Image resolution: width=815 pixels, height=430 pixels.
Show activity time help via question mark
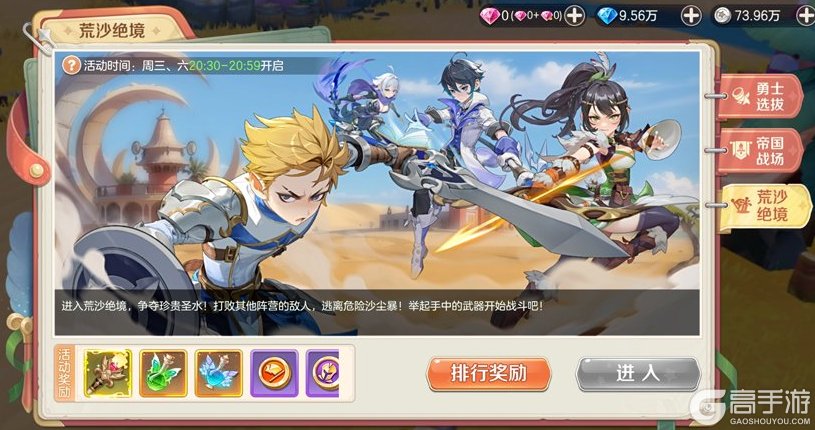(x=71, y=64)
